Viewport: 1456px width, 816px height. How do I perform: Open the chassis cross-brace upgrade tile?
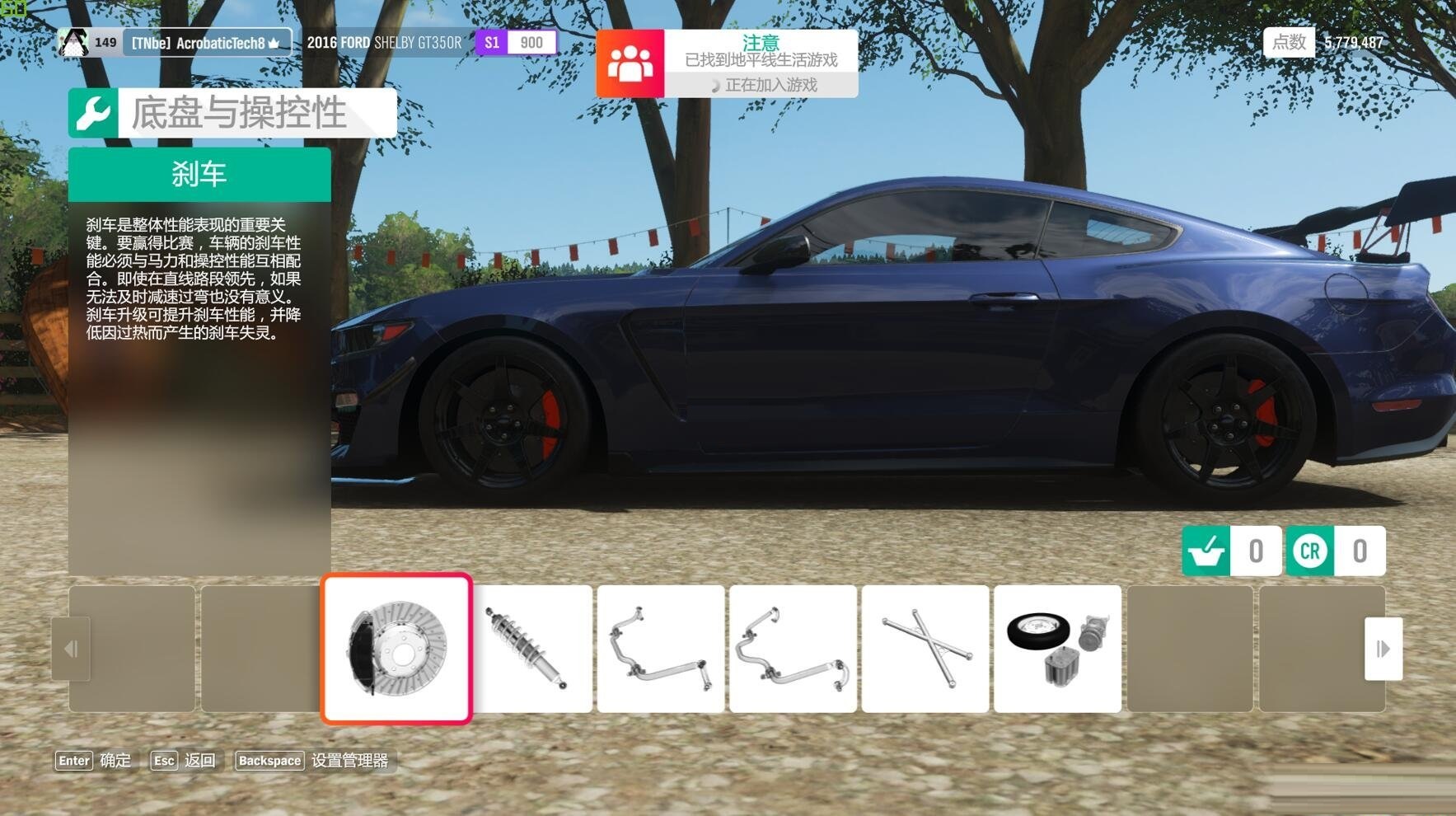(x=925, y=649)
